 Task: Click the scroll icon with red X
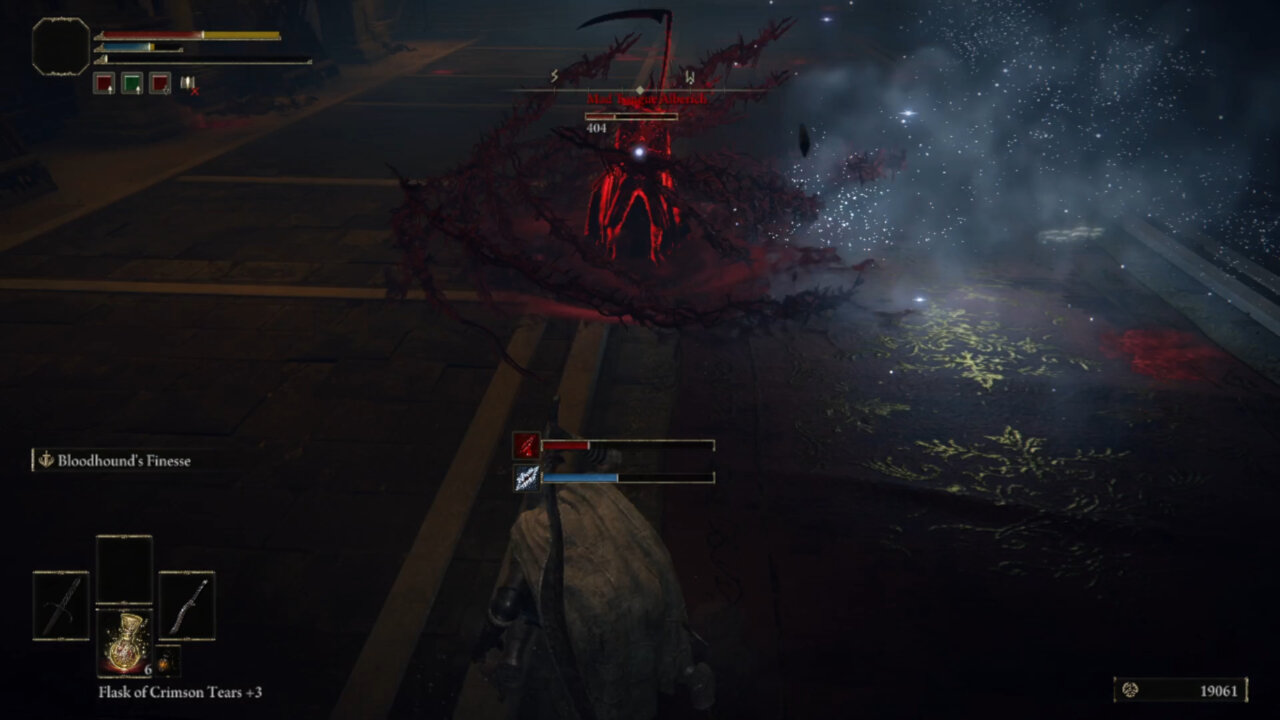[x=188, y=84]
